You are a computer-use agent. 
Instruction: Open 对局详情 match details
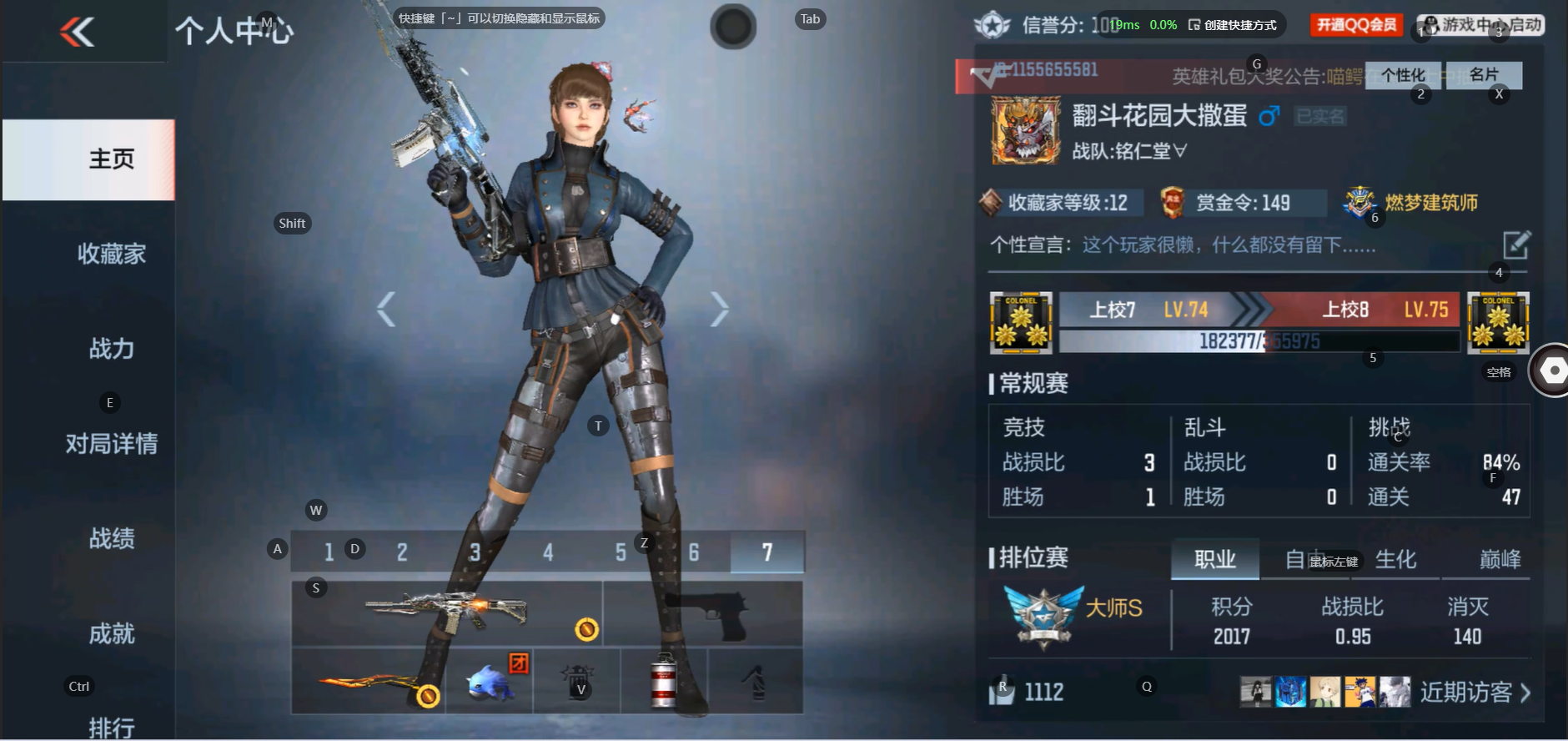tap(111, 443)
